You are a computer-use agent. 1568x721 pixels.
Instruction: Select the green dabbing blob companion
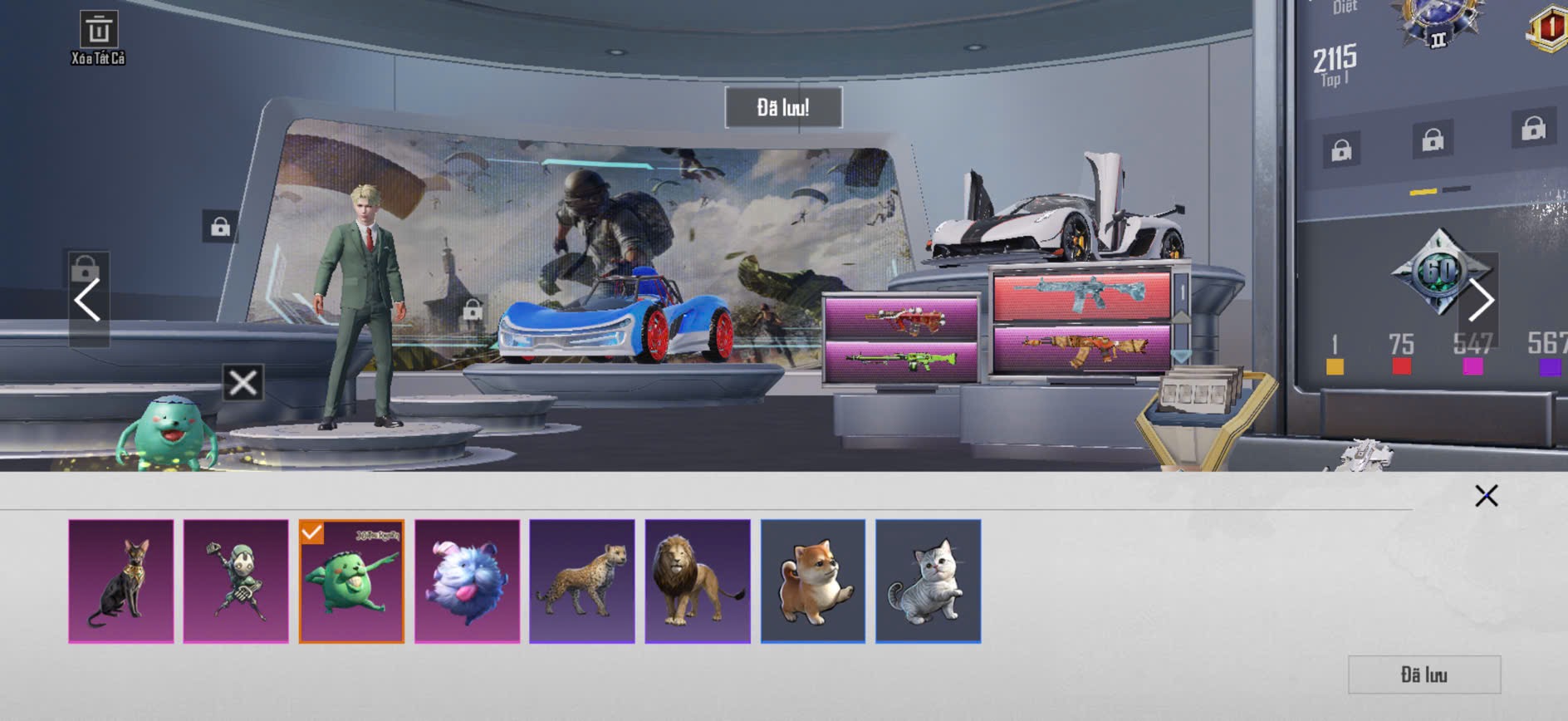(351, 581)
